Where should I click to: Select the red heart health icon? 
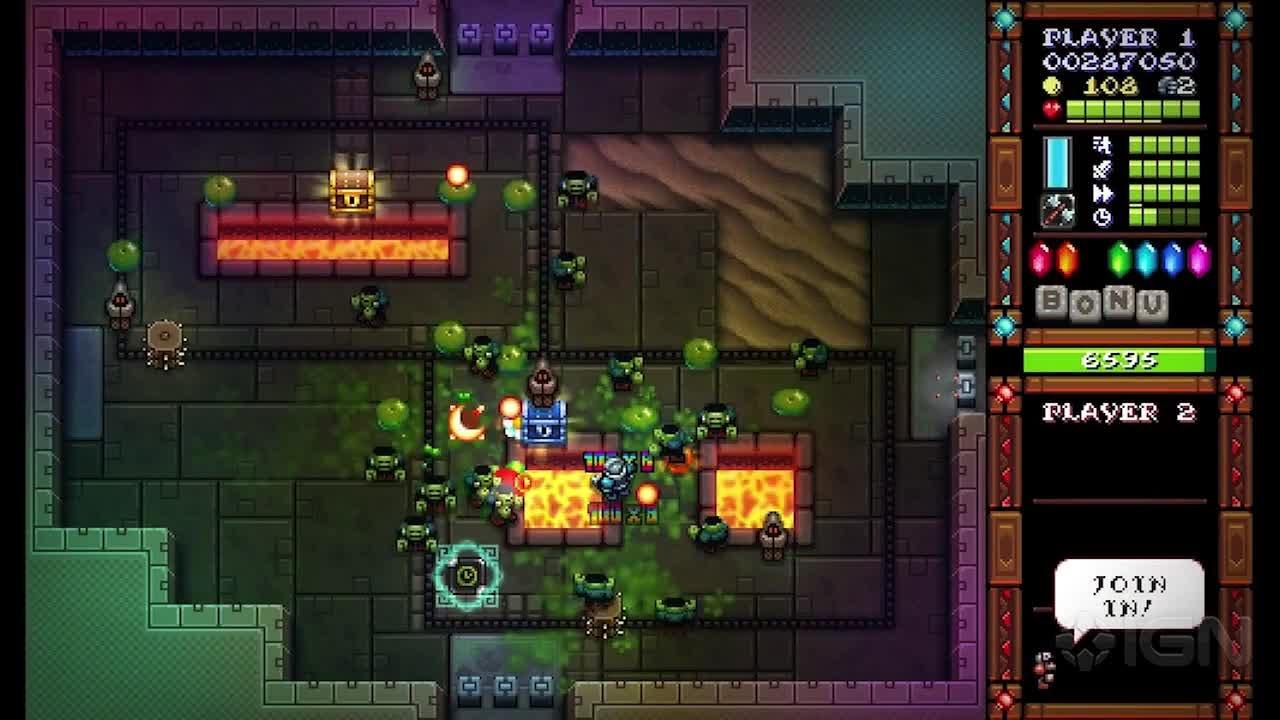coord(1050,108)
